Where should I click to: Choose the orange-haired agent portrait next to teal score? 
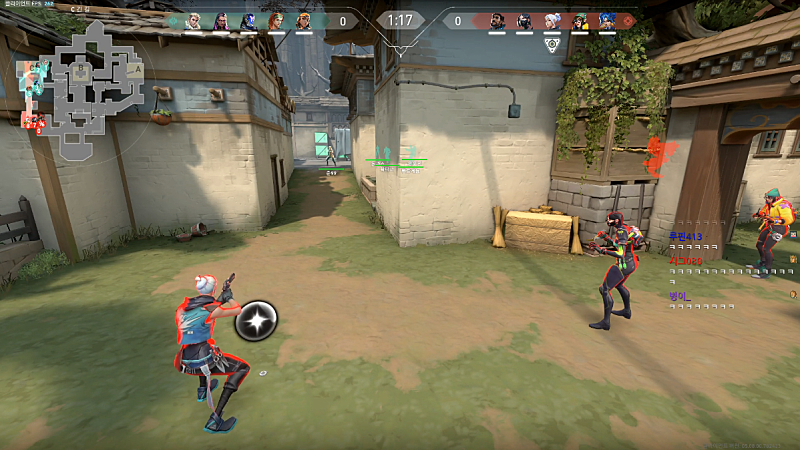point(276,20)
